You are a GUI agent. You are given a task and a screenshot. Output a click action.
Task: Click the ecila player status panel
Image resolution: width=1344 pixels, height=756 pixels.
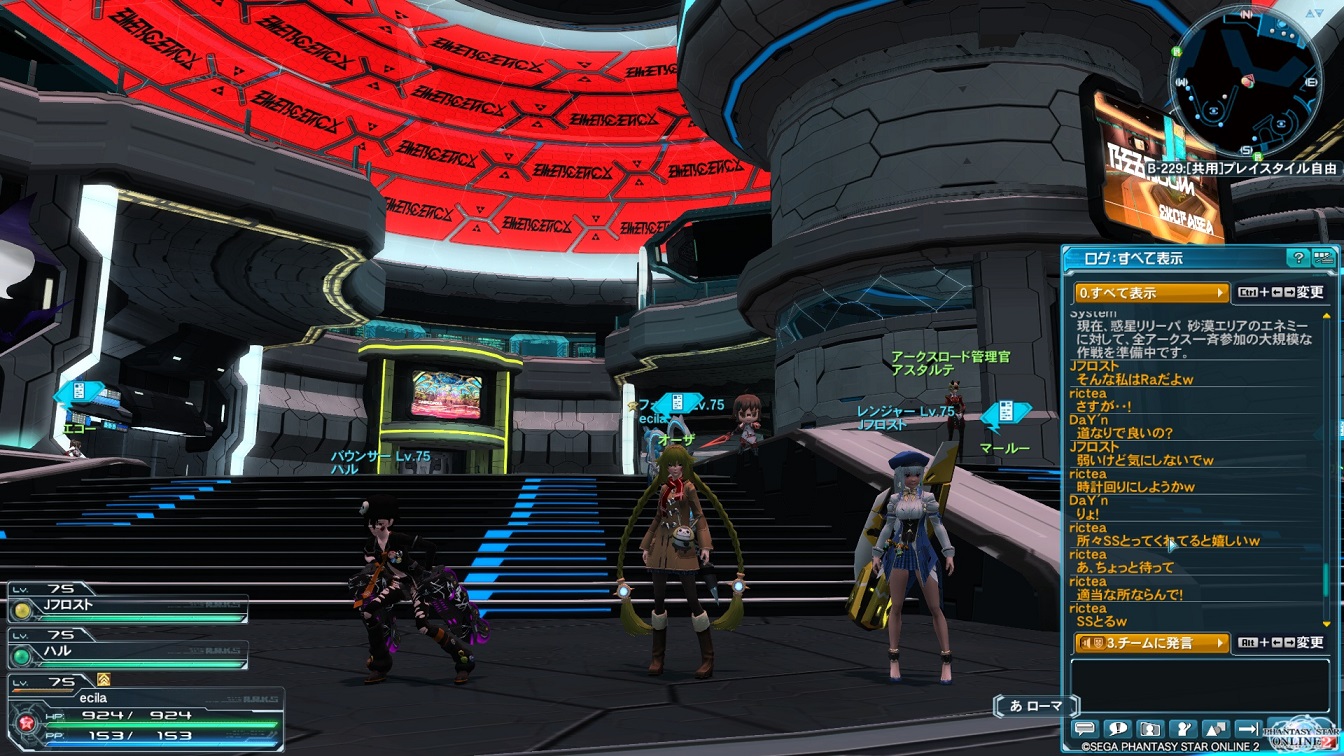[145, 712]
